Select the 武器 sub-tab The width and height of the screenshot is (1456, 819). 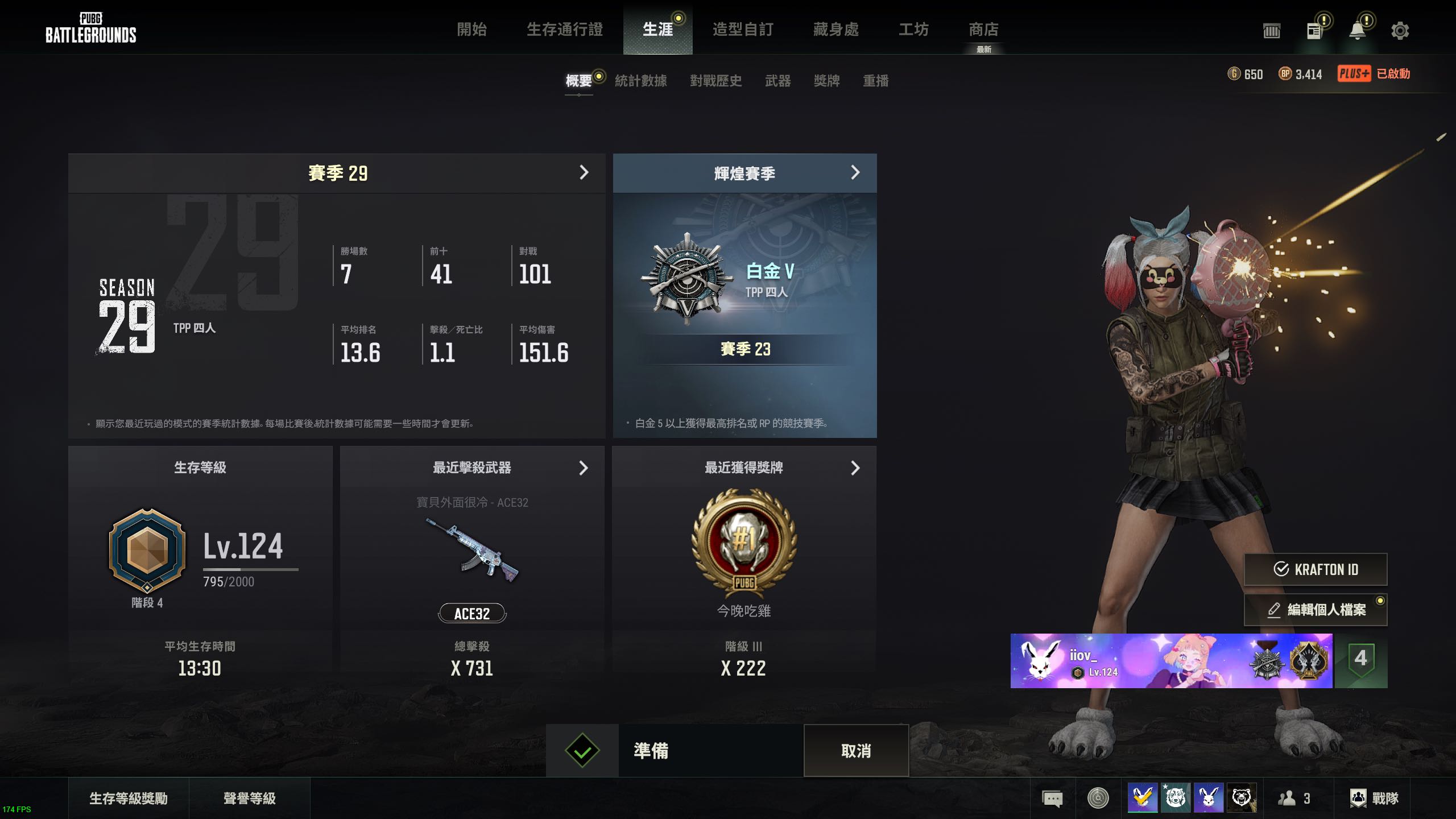pos(777,81)
